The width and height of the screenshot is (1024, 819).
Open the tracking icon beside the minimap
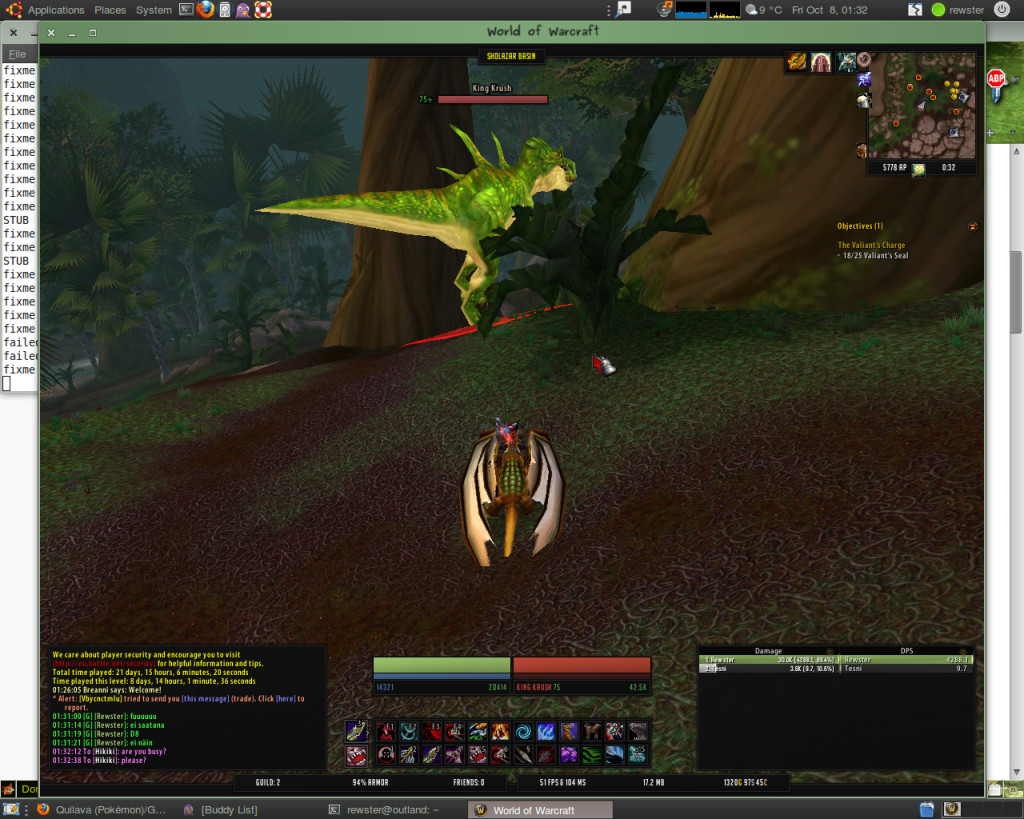pyautogui.click(x=864, y=60)
